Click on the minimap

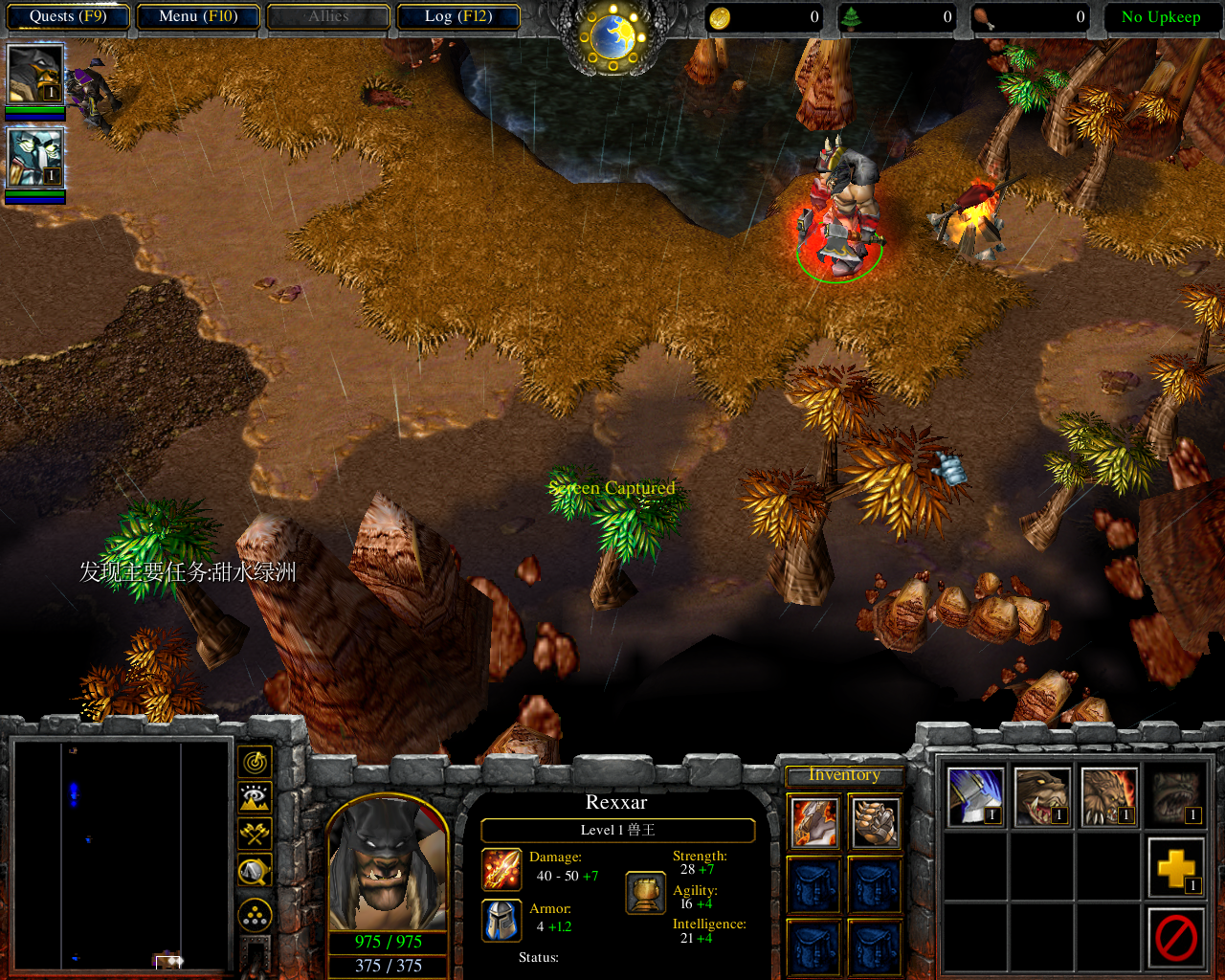[x=122, y=854]
